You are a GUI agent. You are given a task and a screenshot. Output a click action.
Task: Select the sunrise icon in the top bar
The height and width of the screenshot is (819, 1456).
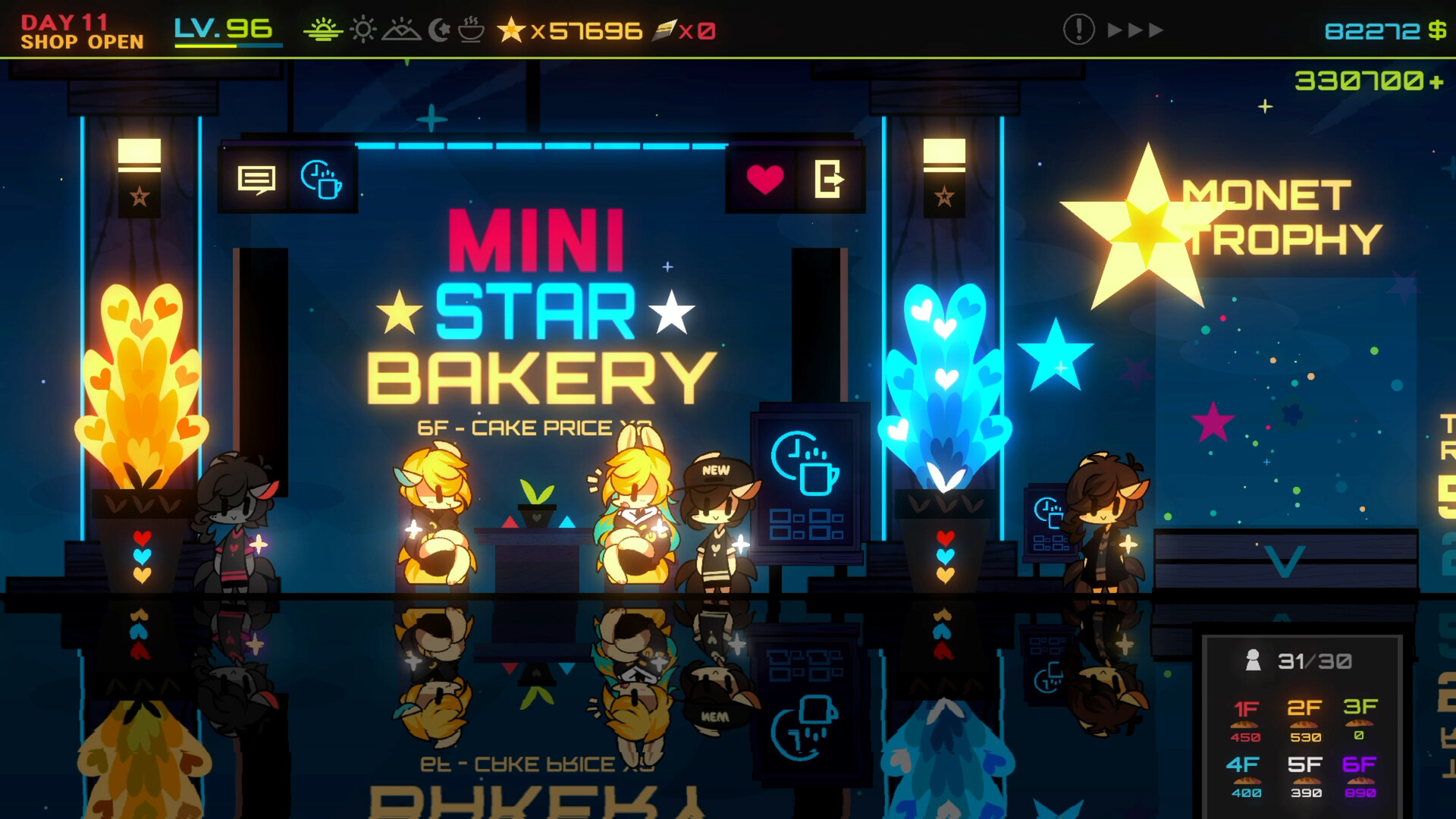[323, 30]
